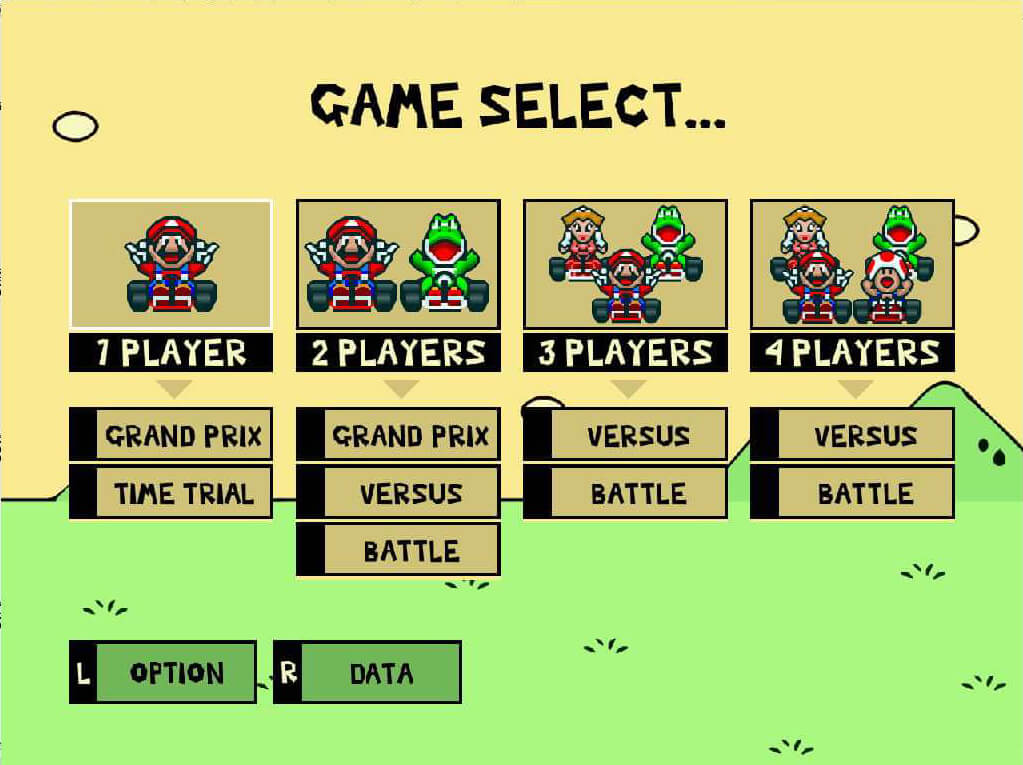Choose Time Trial mode
The image size is (1023, 765).
(x=171, y=492)
